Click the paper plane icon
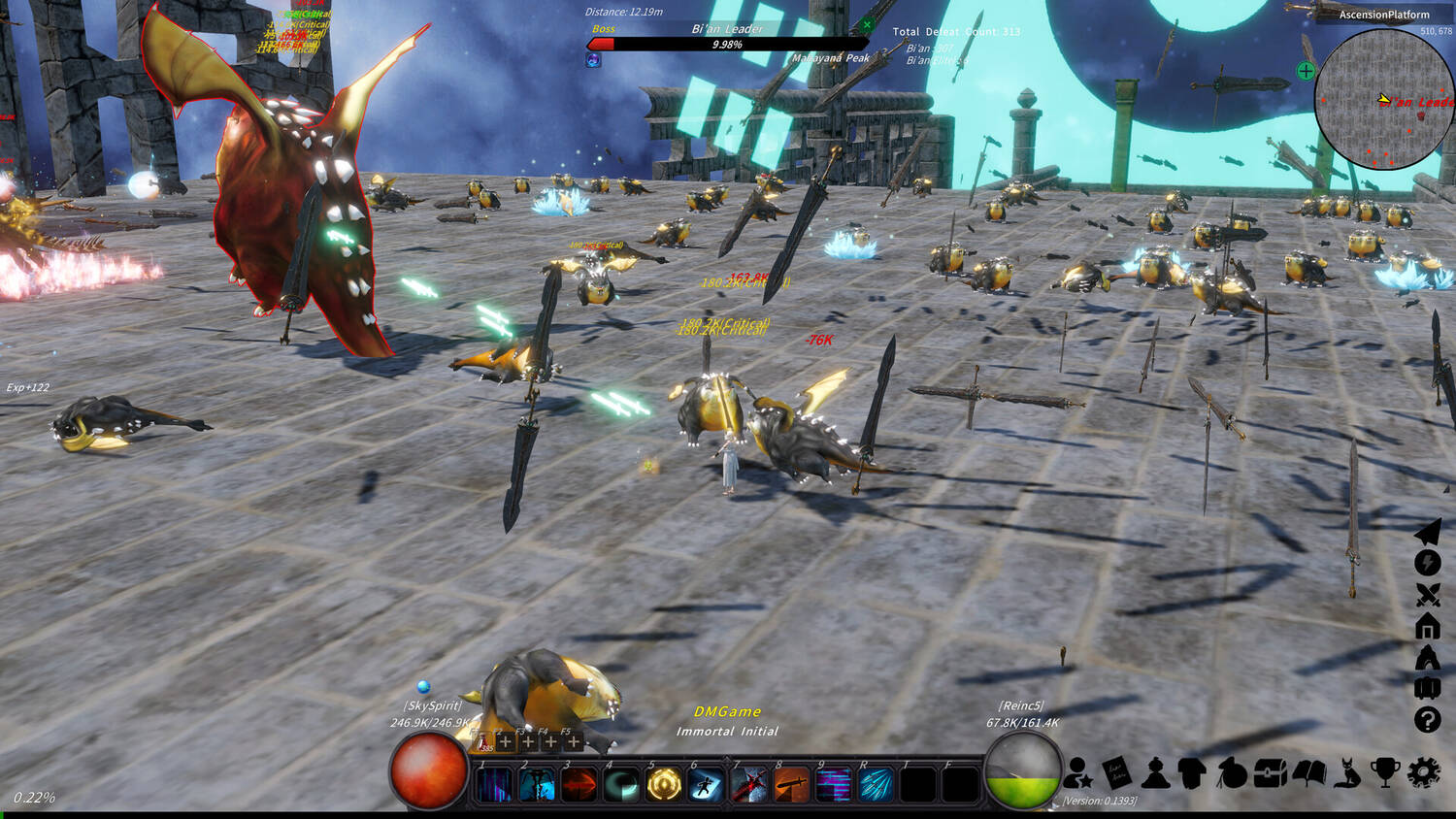Screen dimensions: 1456x819 click(x=1427, y=532)
